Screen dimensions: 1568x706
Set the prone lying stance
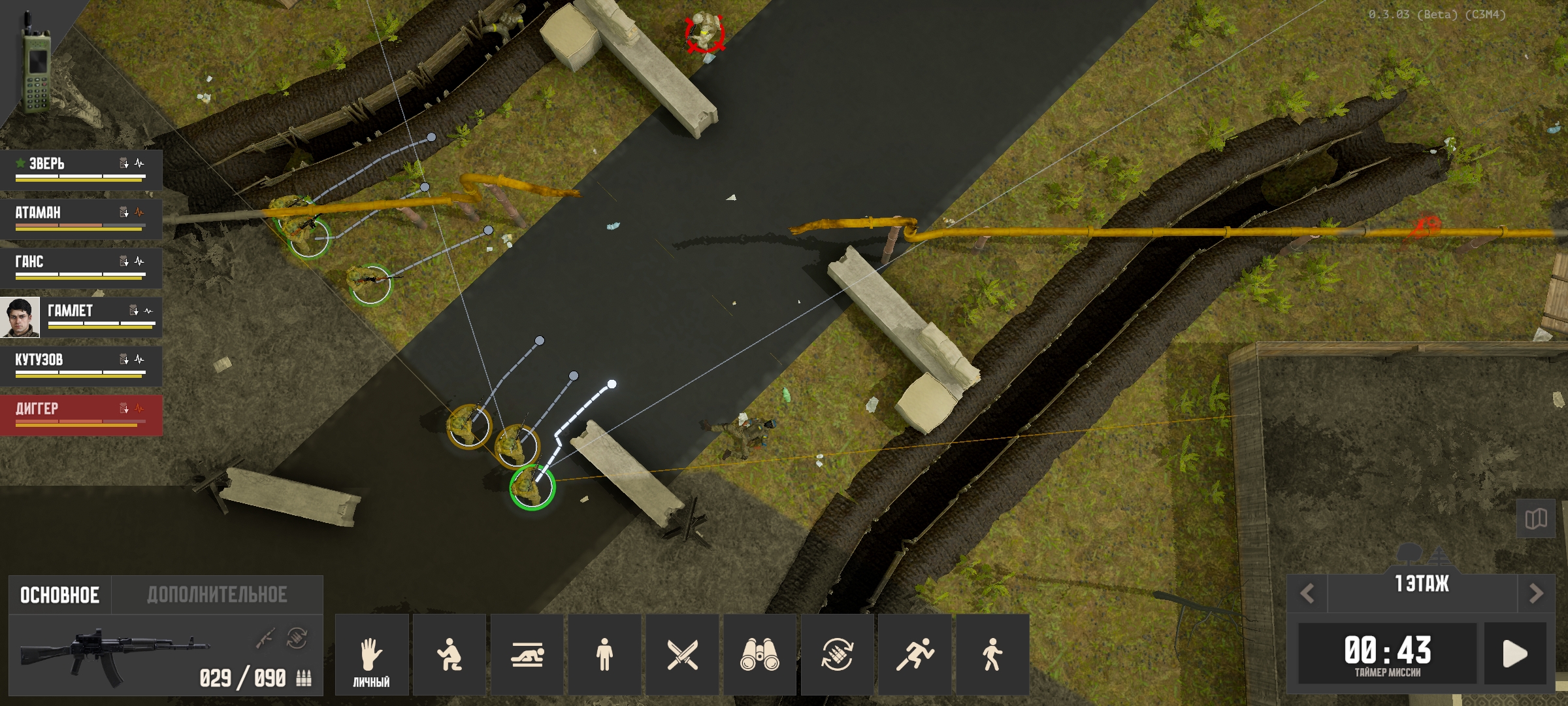527,654
